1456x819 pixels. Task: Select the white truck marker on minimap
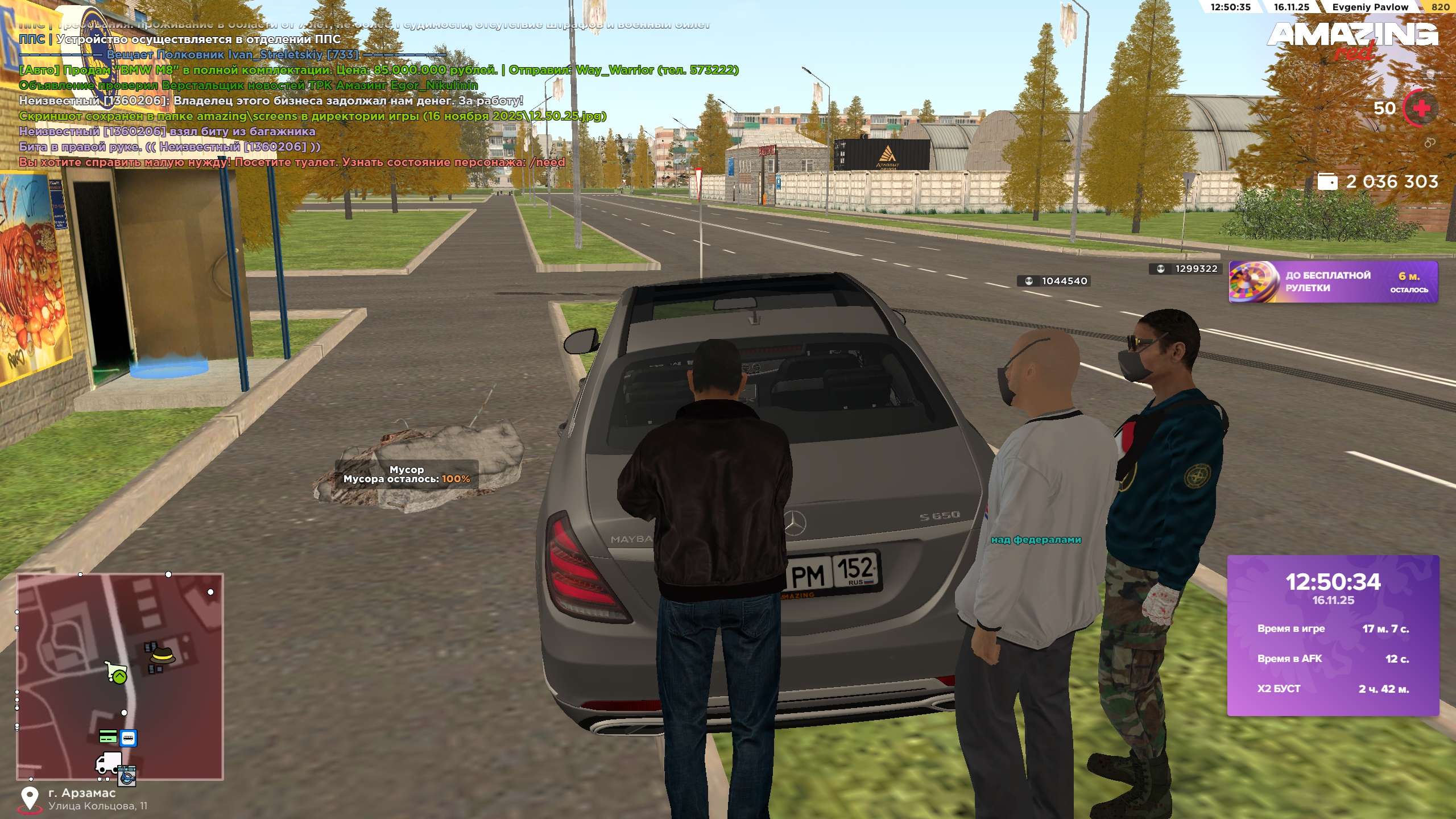tap(108, 763)
